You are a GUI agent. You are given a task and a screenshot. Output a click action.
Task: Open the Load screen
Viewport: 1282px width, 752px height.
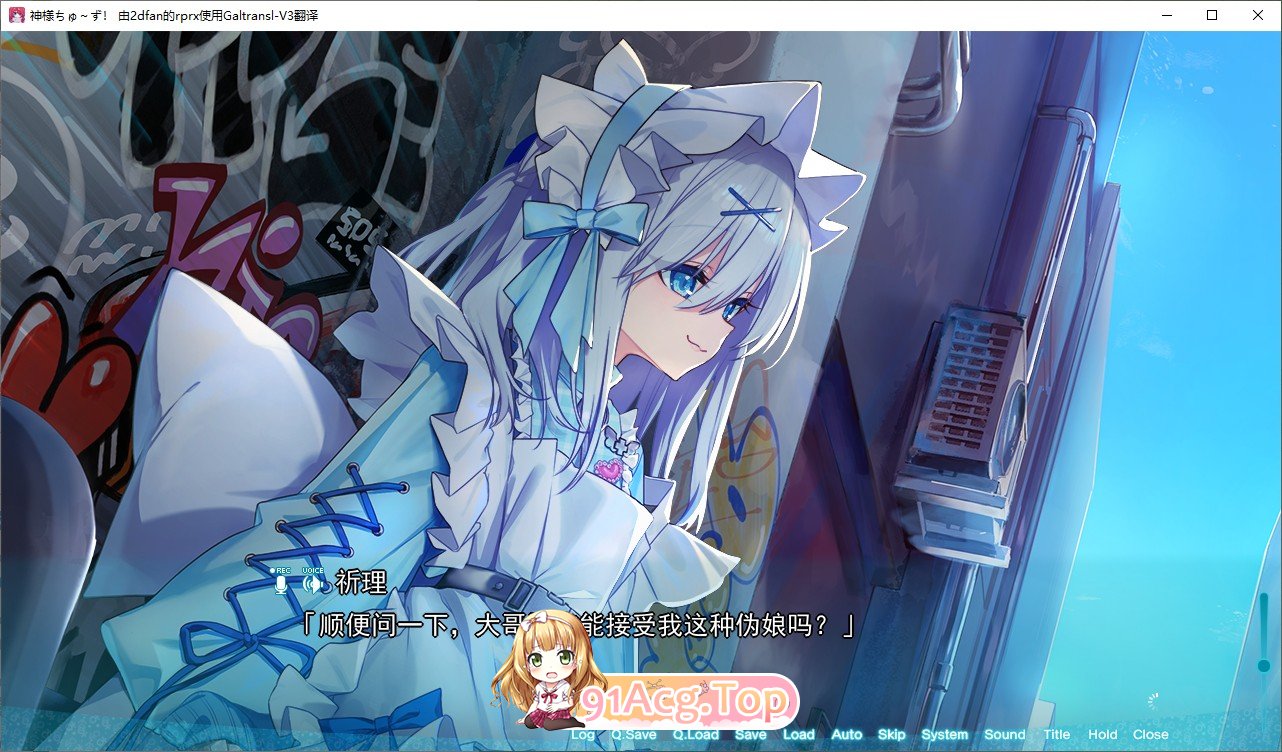[799, 734]
